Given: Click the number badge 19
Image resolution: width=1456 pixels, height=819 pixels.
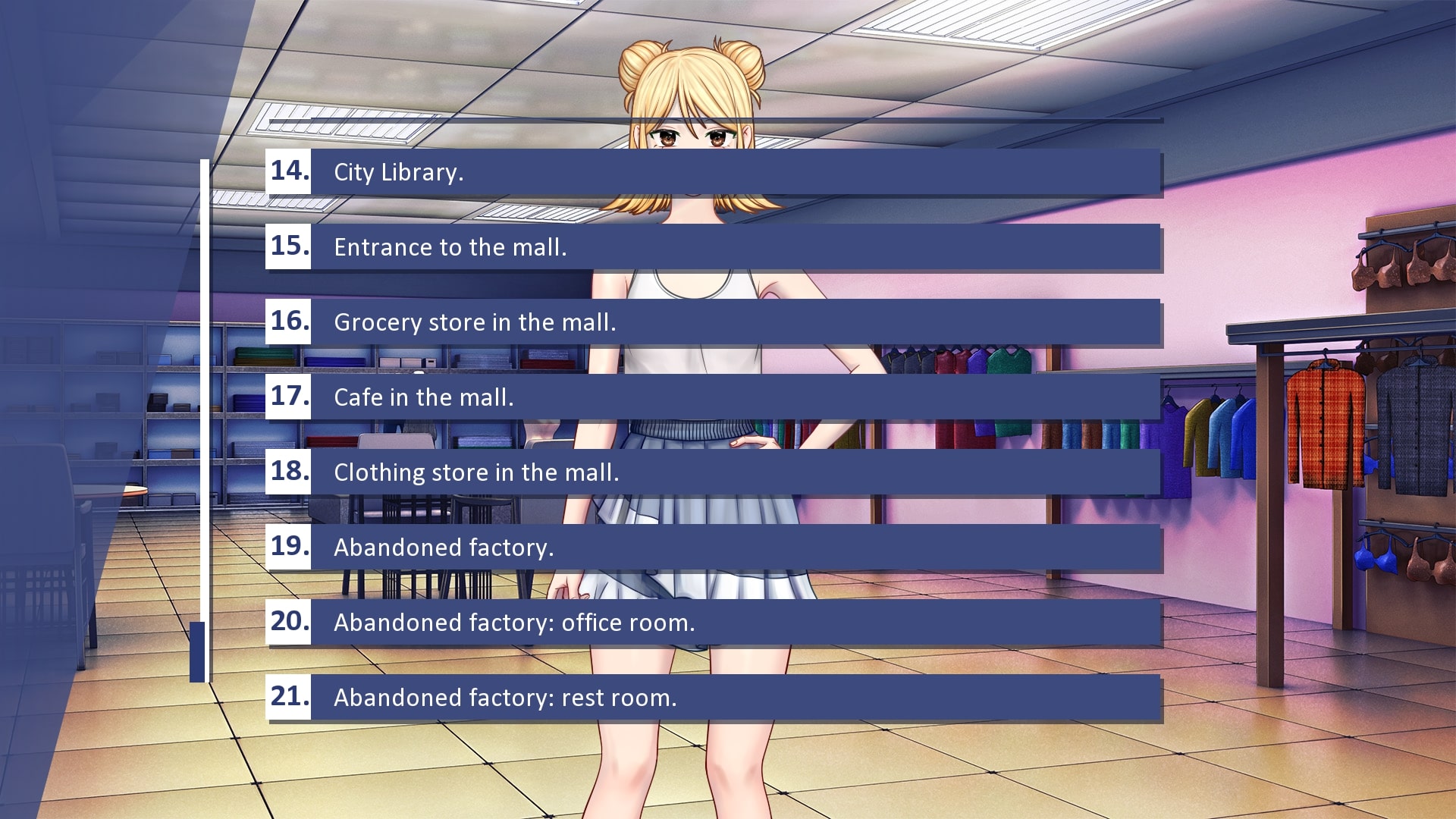Looking at the screenshot, I should (290, 548).
